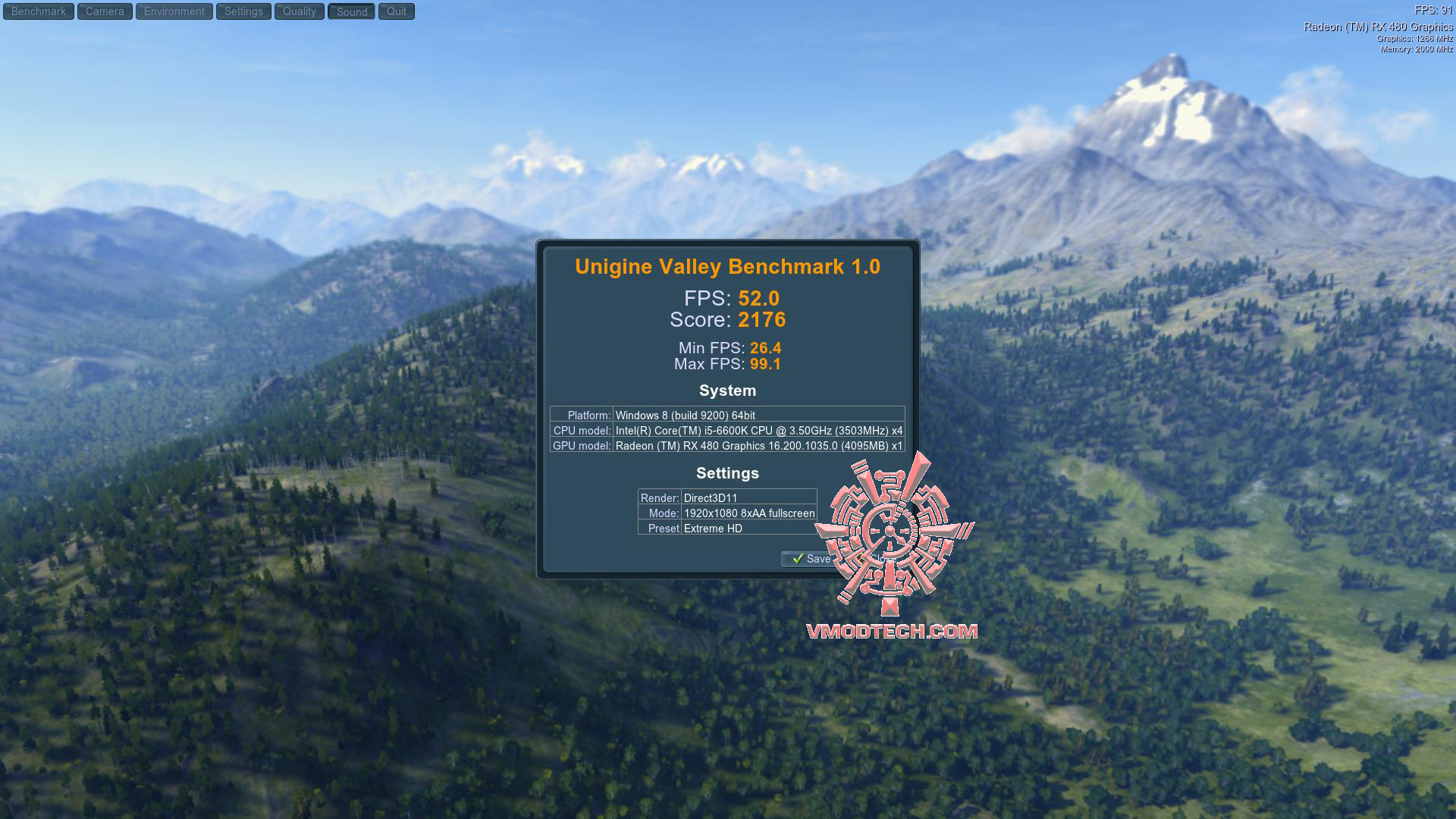Quit the Valley benchmark
Screen dimensions: 1456x819
(395, 11)
